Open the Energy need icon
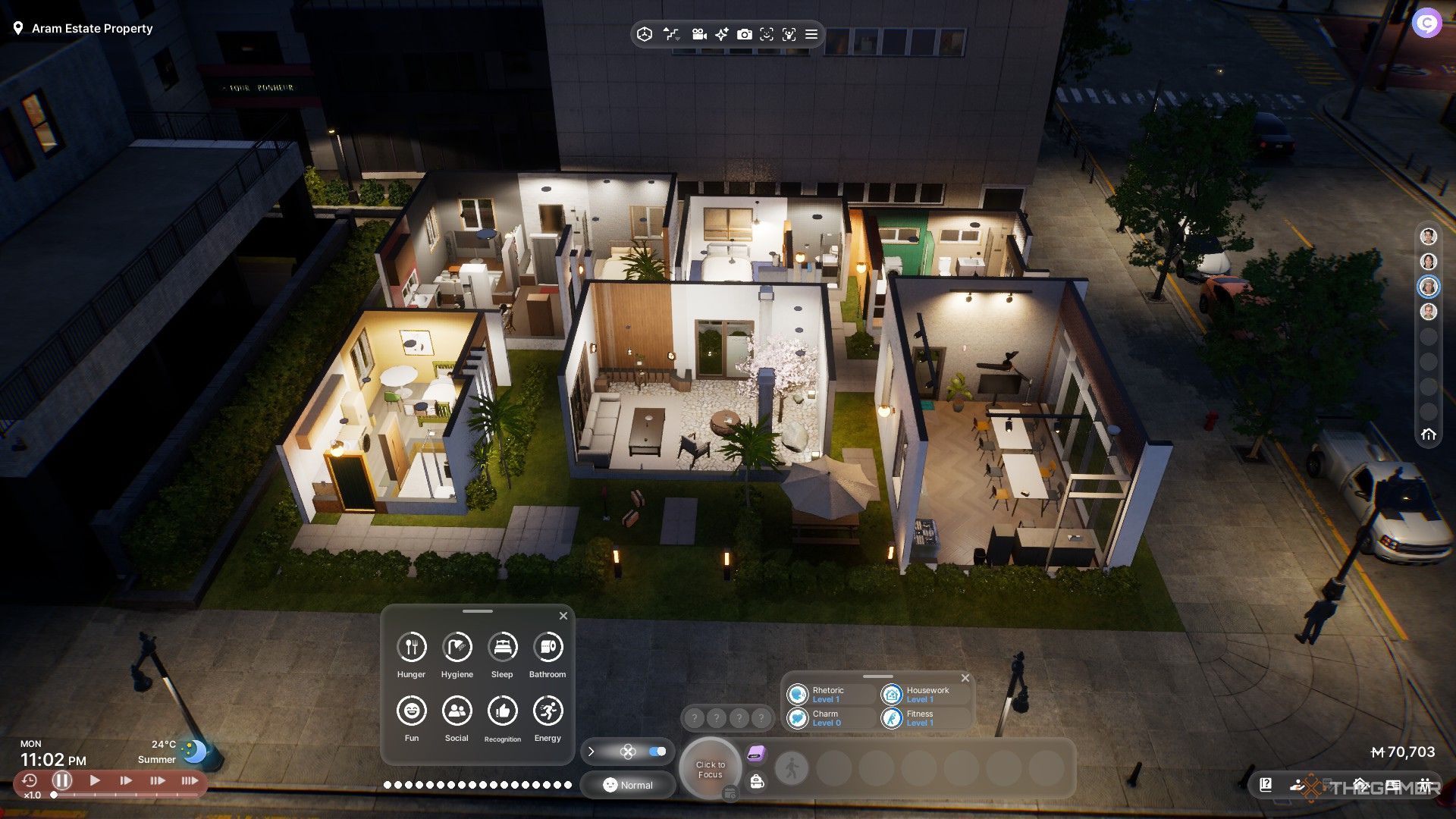 [548, 711]
